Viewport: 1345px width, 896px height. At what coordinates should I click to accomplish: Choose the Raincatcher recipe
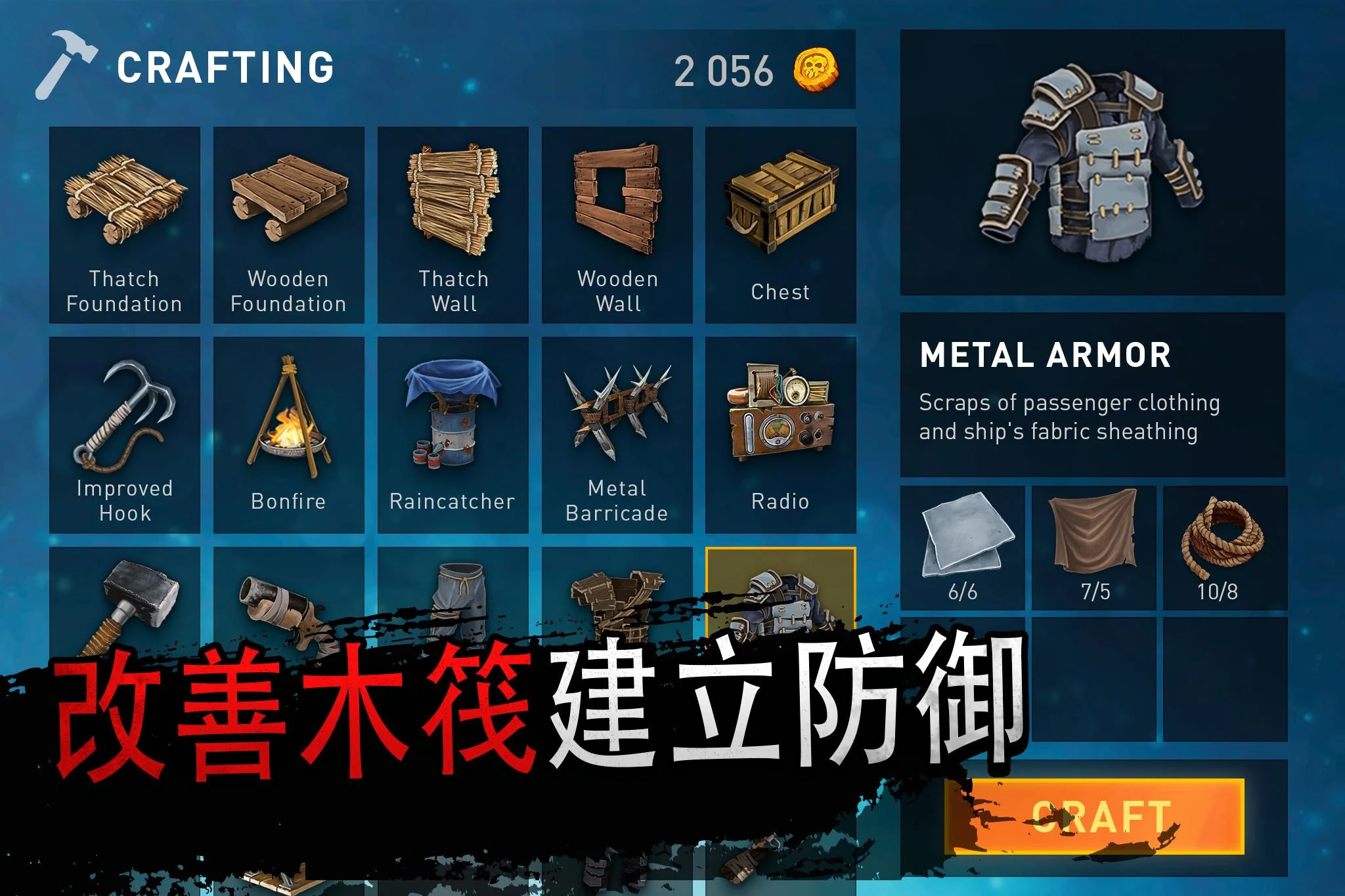(453, 433)
